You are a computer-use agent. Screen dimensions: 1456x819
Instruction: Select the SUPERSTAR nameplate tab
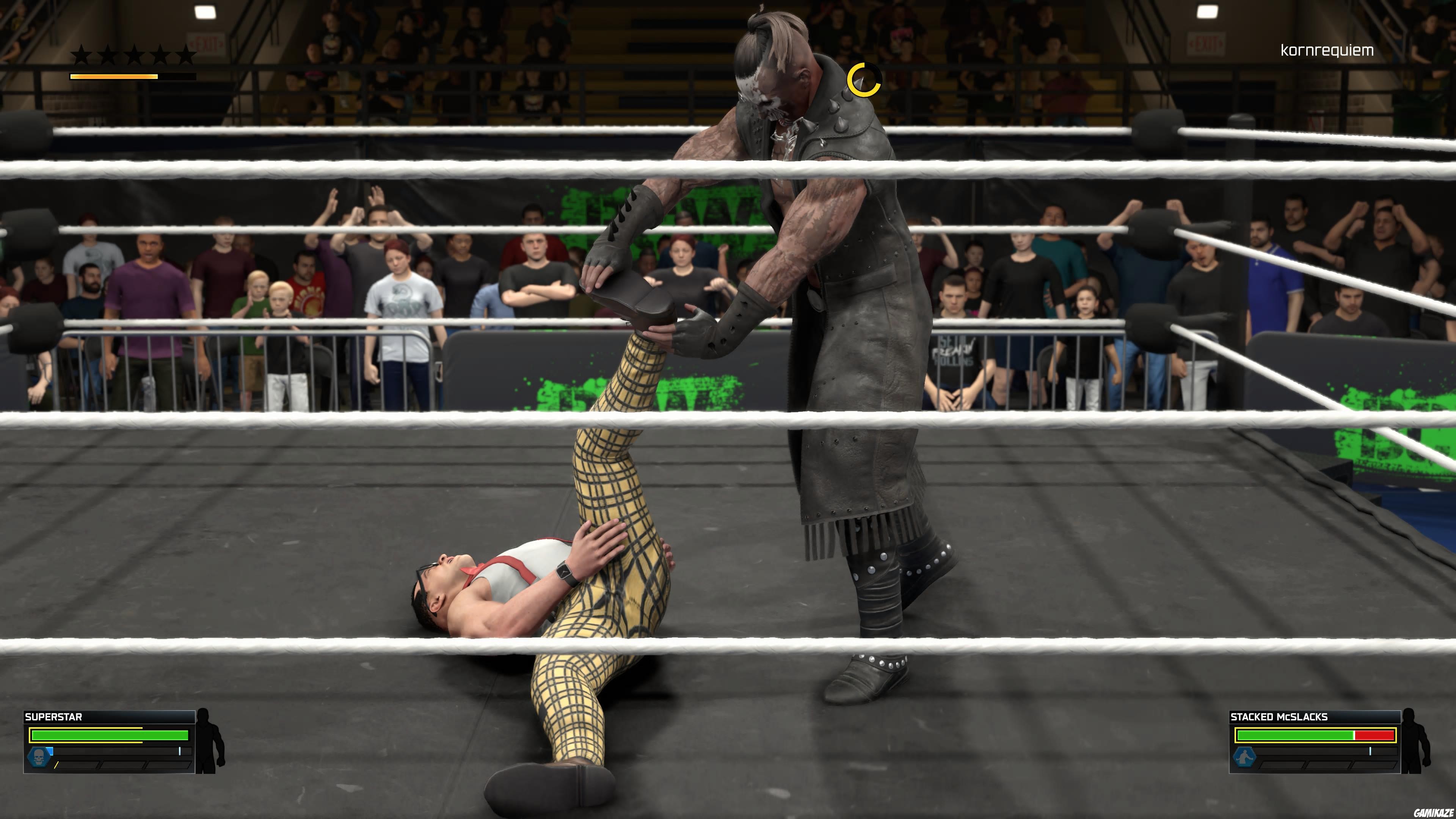pyautogui.click(x=54, y=717)
